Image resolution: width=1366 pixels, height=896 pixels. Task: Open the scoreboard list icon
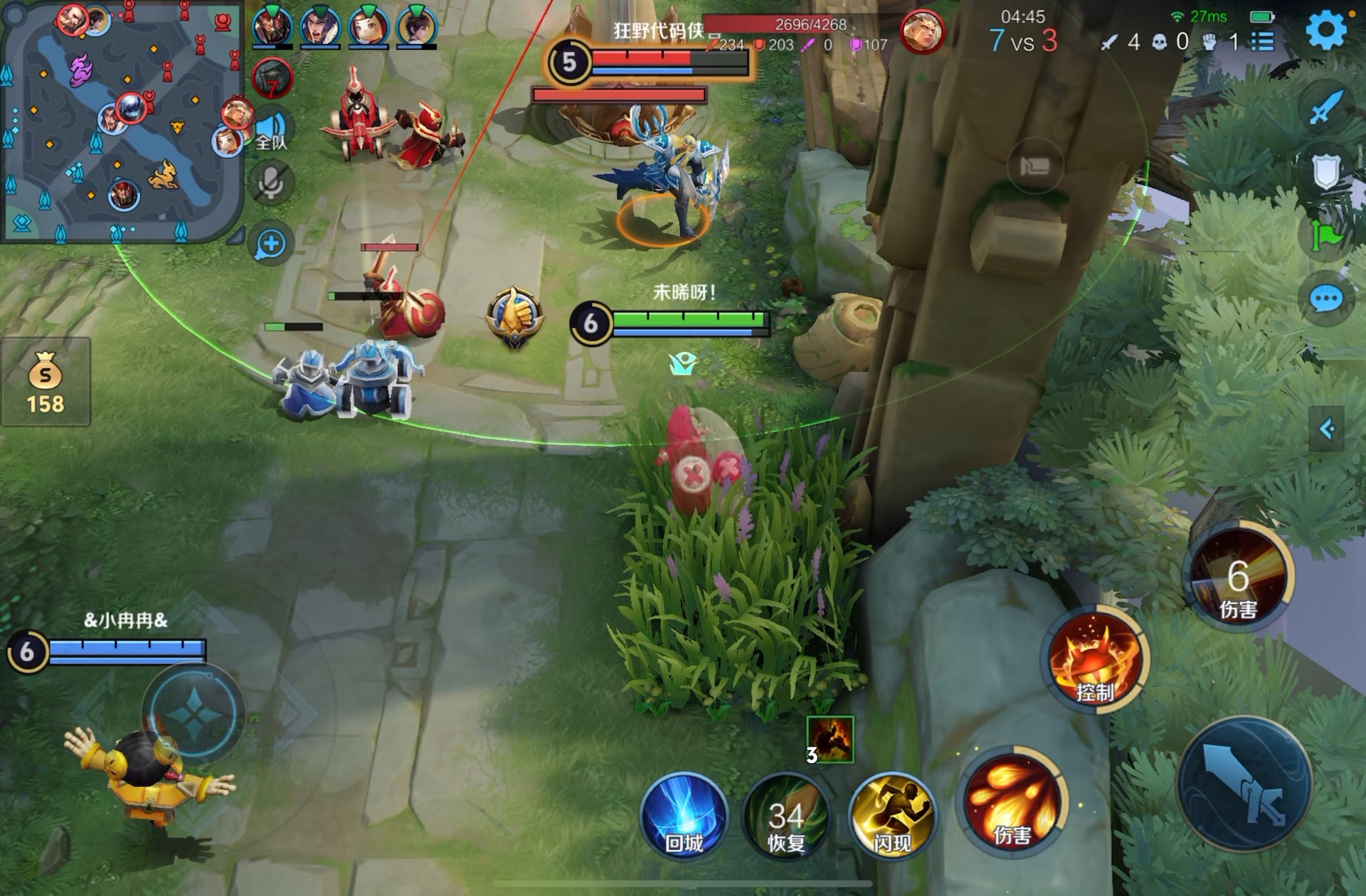[x=1263, y=41]
